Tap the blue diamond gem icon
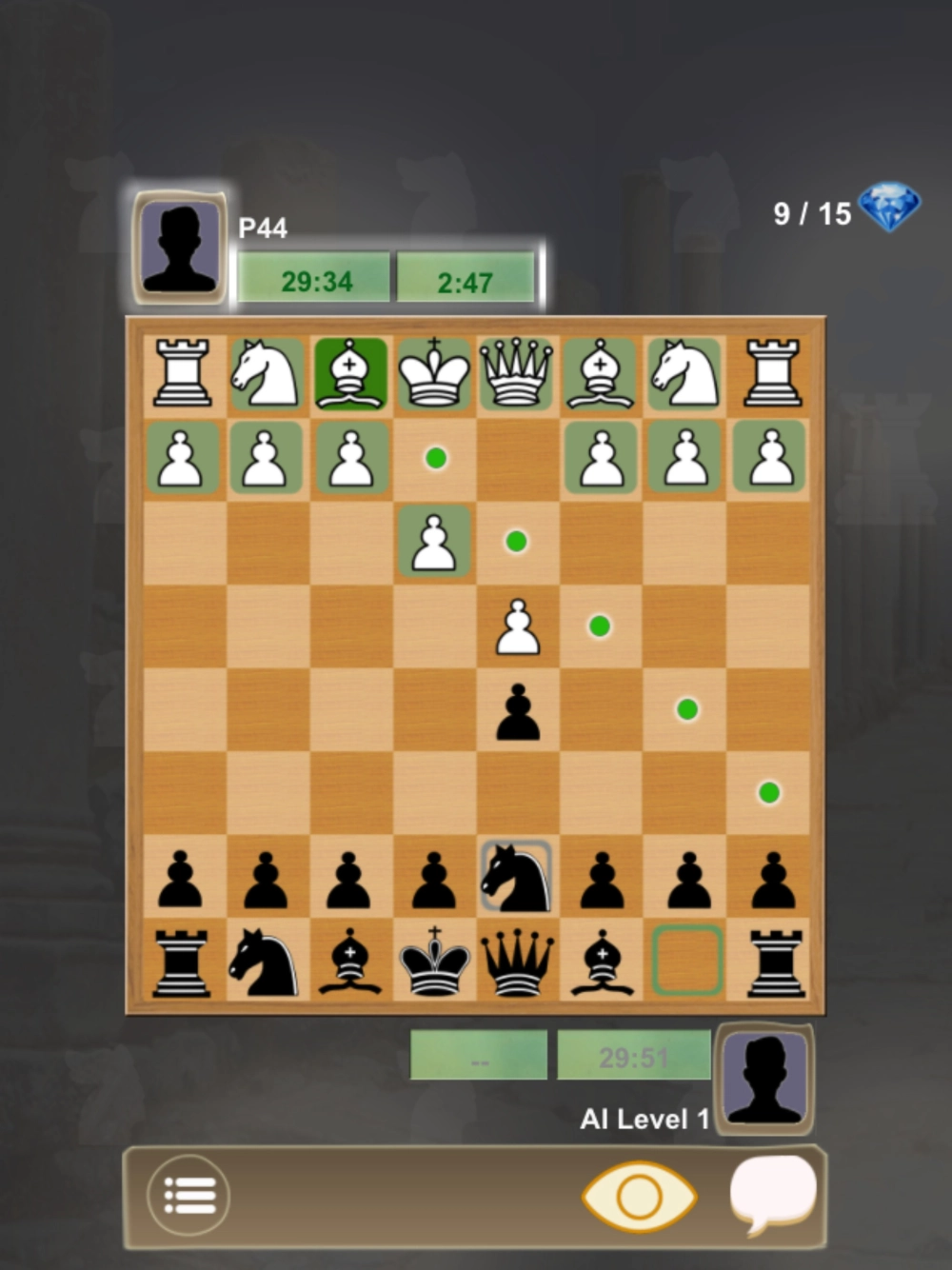This screenshot has width=952, height=1270. pyautogui.click(x=889, y=208)
